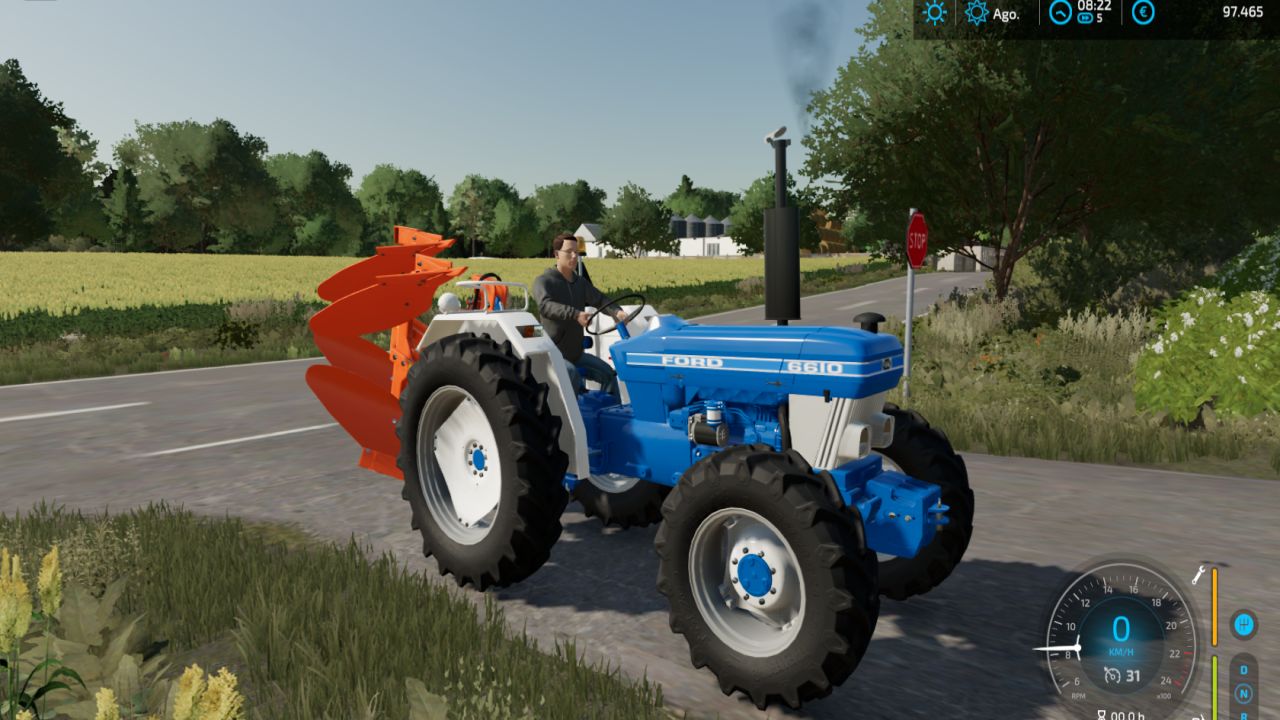
Task: Click the gear shift H-pattern icon
Action: click(x=1244, y=624)
